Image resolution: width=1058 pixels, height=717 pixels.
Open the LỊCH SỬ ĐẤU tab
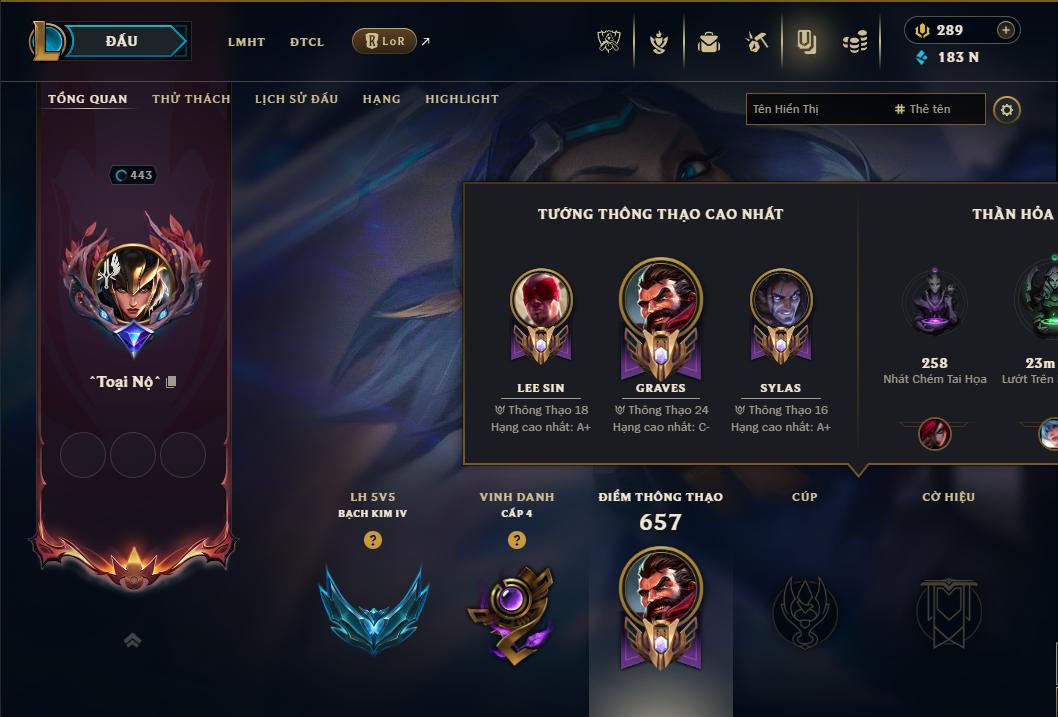coord(296,99)
